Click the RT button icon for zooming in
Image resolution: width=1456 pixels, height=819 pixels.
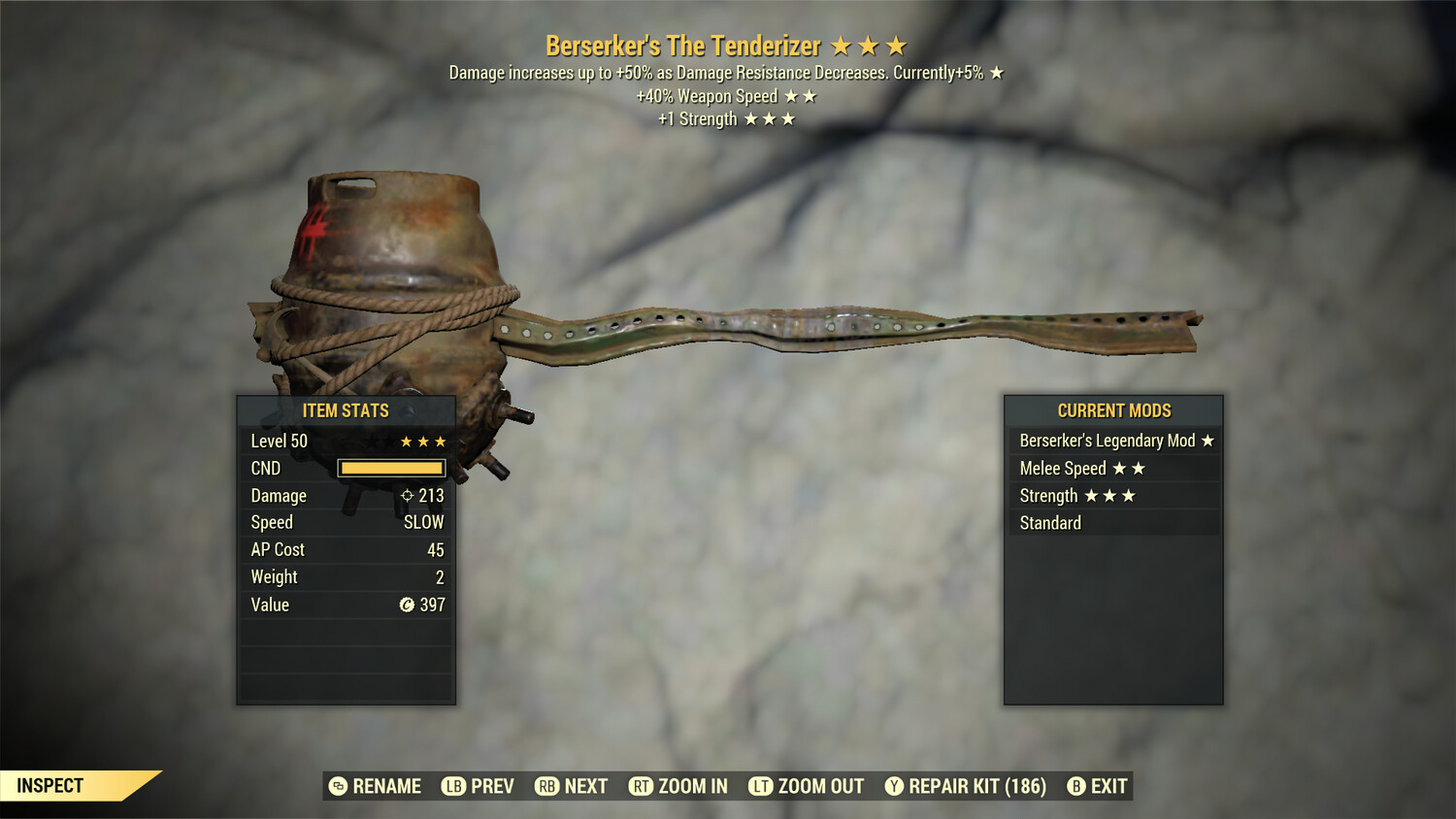pos(642,786)
